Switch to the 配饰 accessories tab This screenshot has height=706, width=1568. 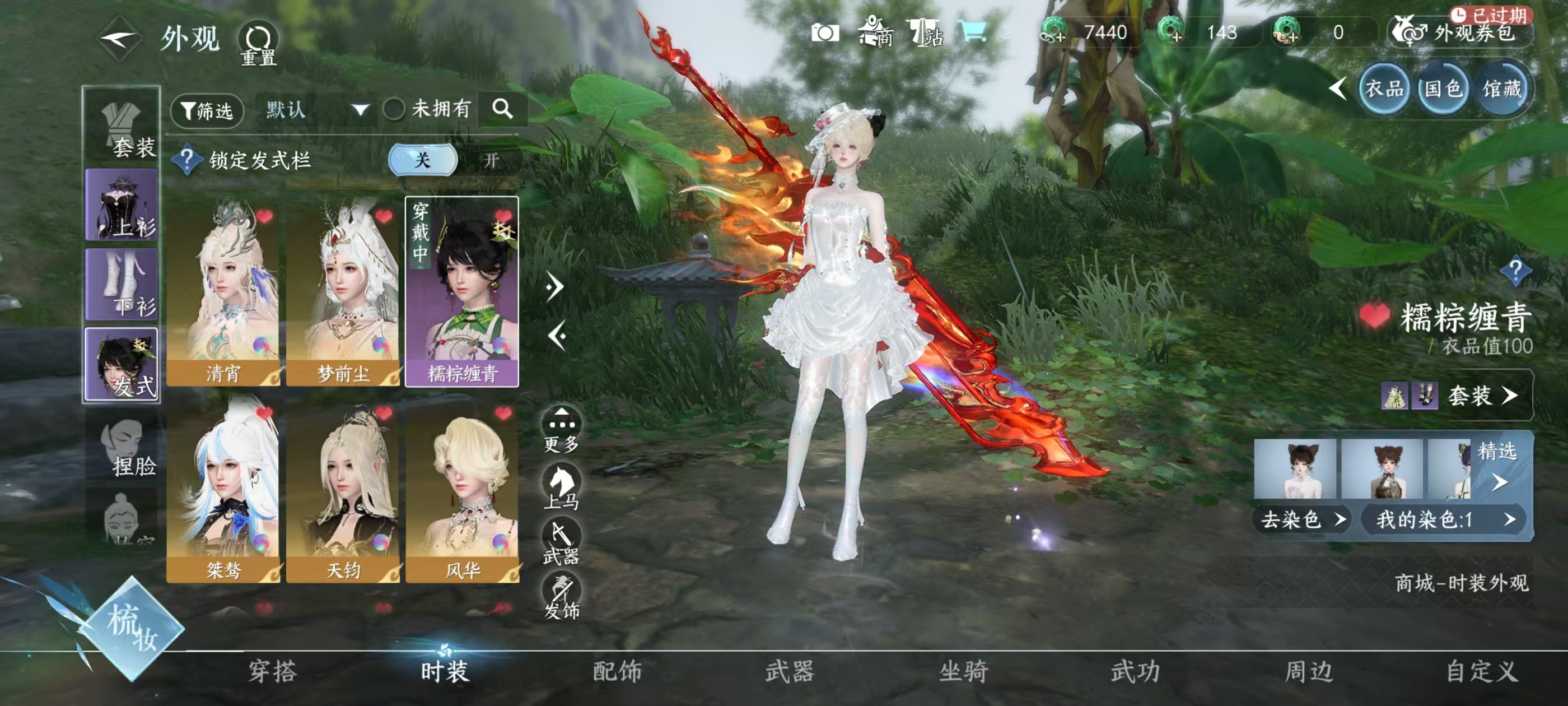coord(617,671)
